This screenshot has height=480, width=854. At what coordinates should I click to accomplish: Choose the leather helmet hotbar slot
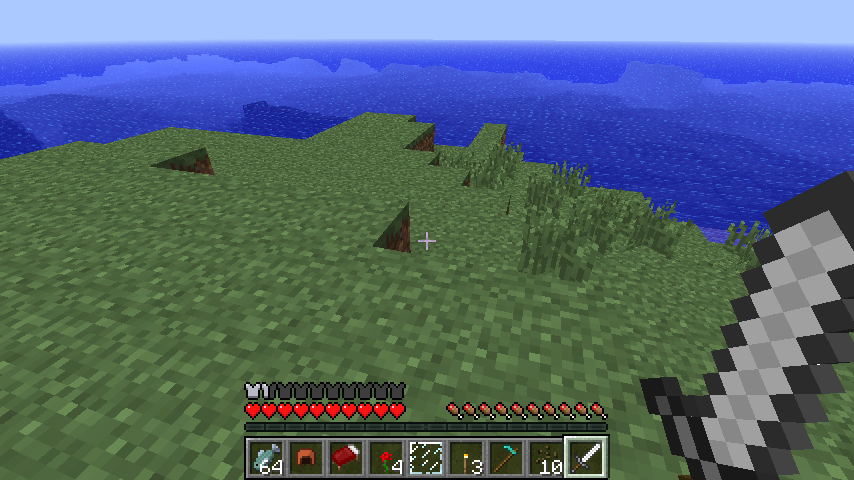click(x=306, y=458)
